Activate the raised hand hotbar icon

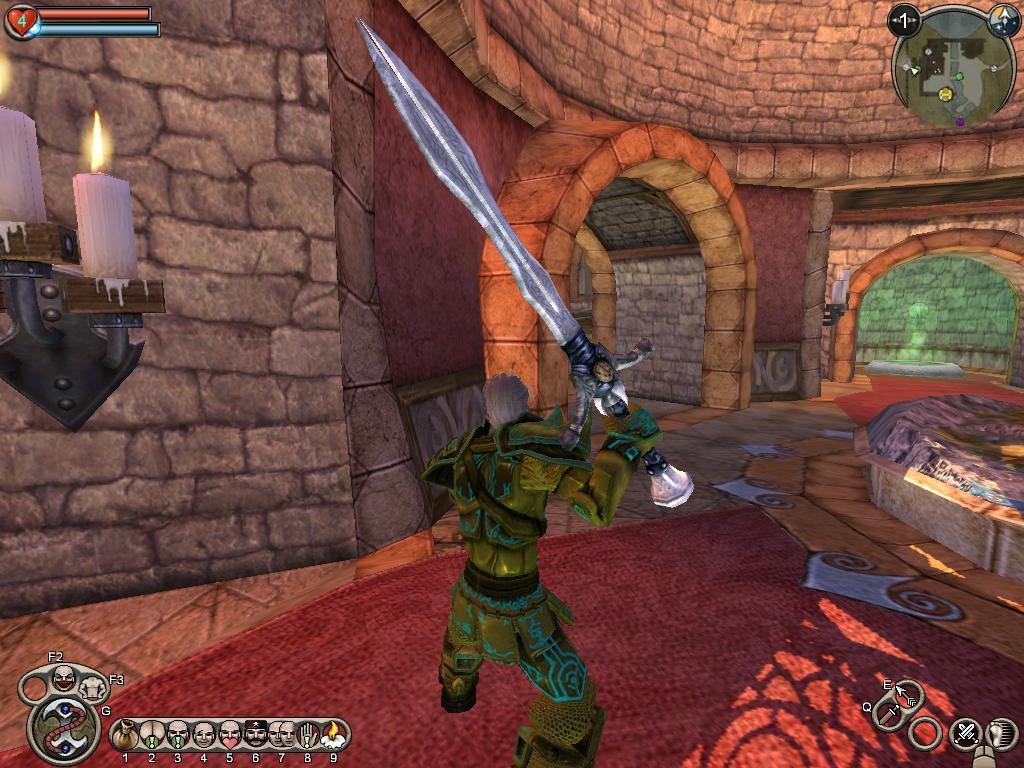click(x=307, y=735)
